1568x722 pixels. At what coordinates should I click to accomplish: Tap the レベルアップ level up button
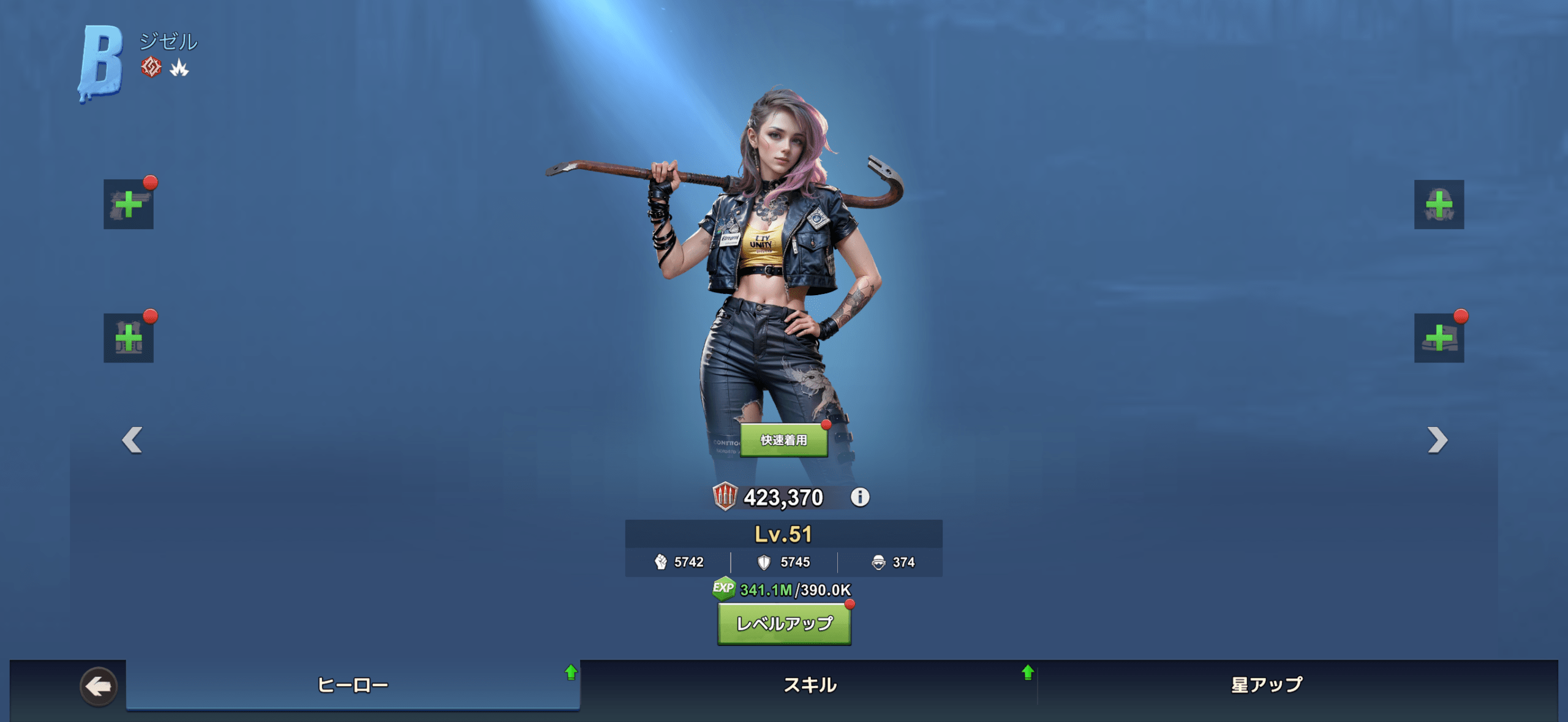[784, 624]
